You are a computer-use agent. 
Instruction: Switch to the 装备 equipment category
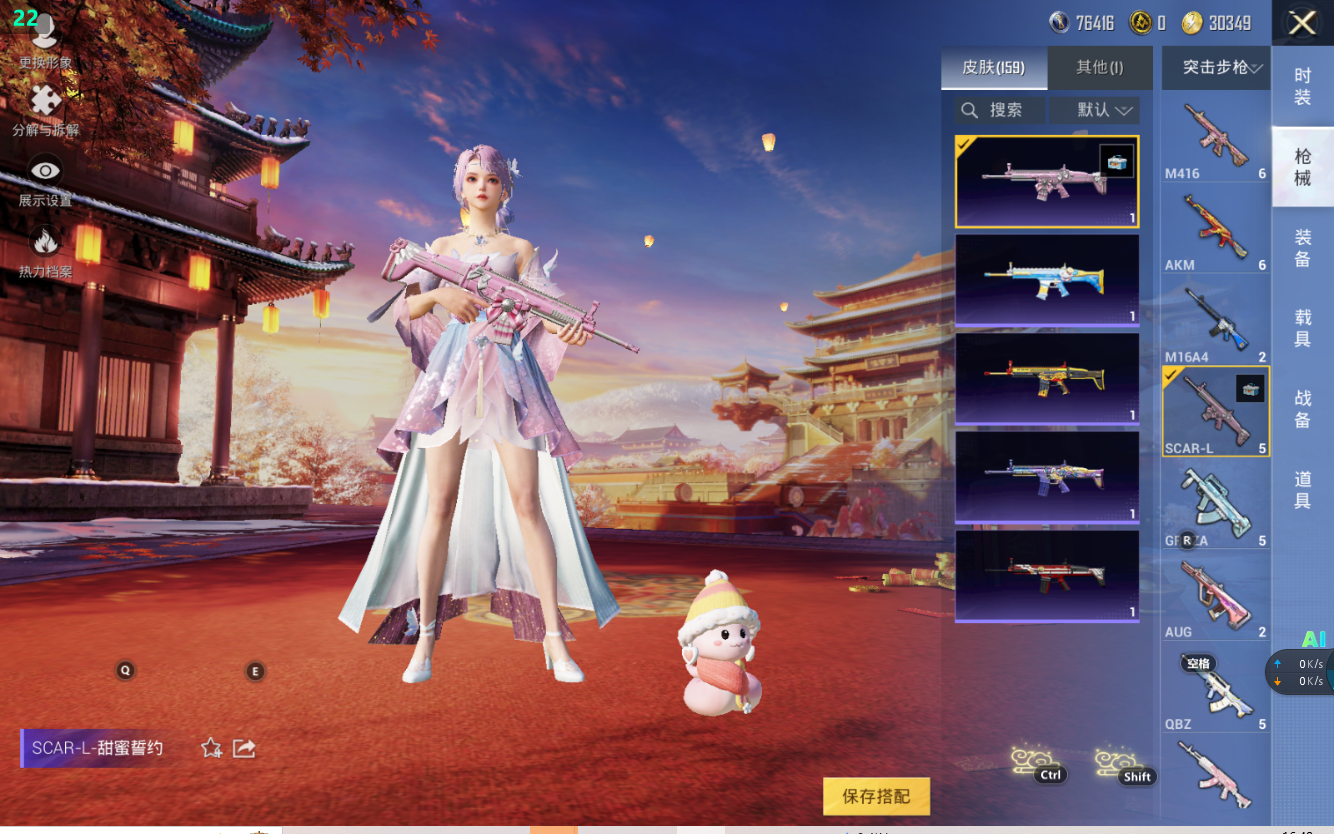click(x=1302, y=248)
